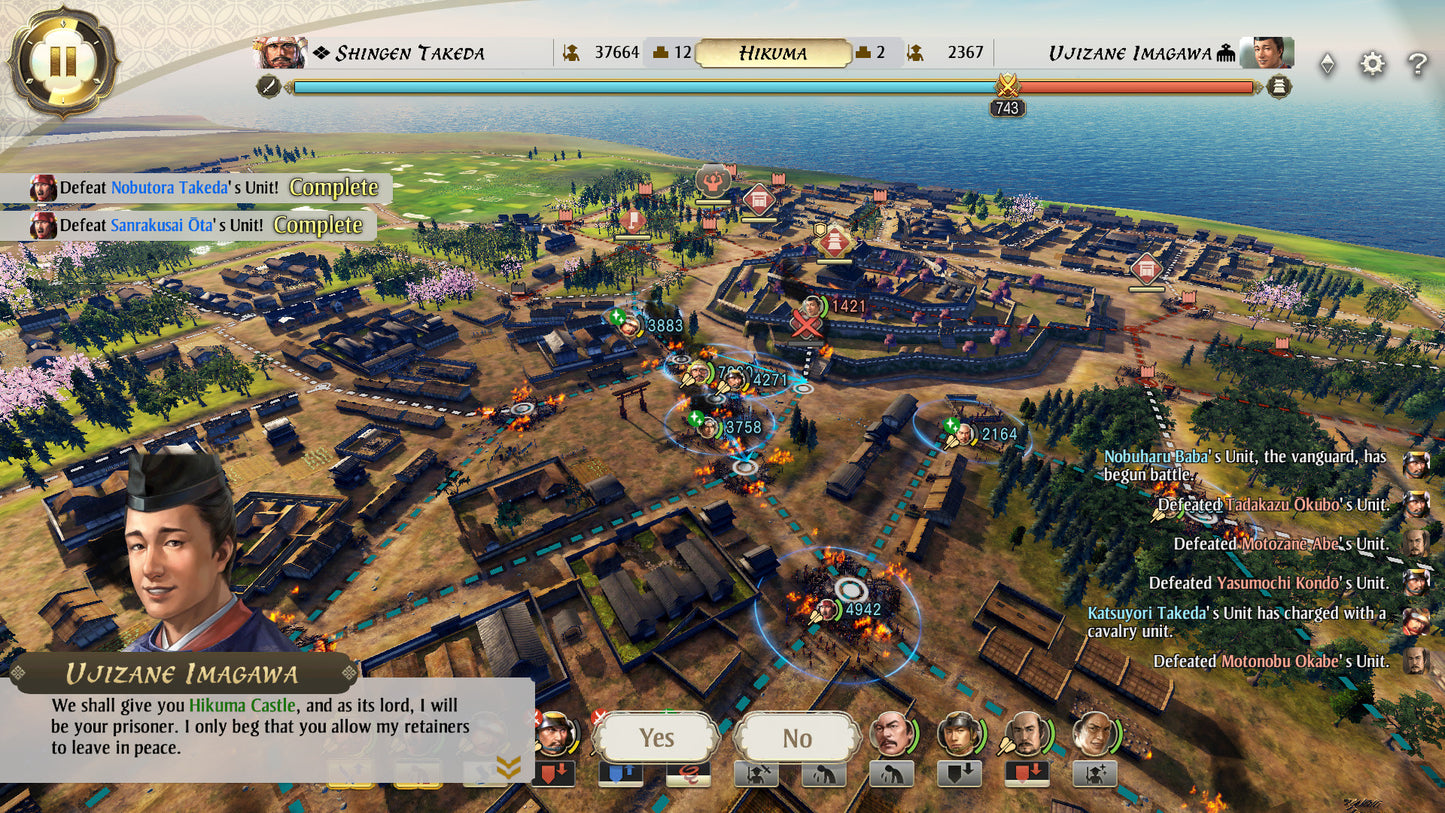Advance dialogue with the gold double chevron
Image resolution: width=1445 pixels, height=813 pixels.
[x=508, y=767]
